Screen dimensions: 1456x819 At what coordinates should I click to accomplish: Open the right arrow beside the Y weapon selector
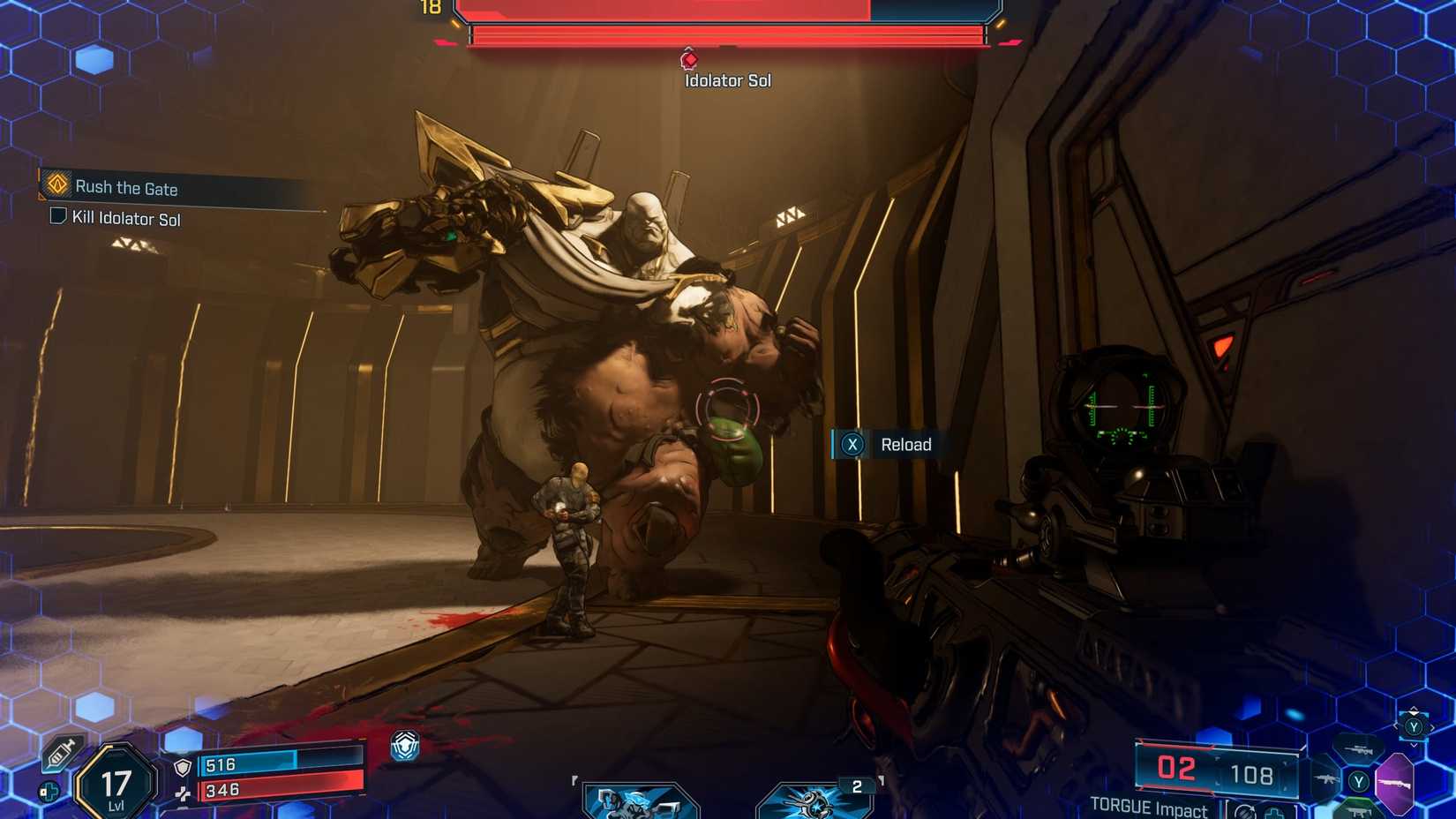point(1432,727)
